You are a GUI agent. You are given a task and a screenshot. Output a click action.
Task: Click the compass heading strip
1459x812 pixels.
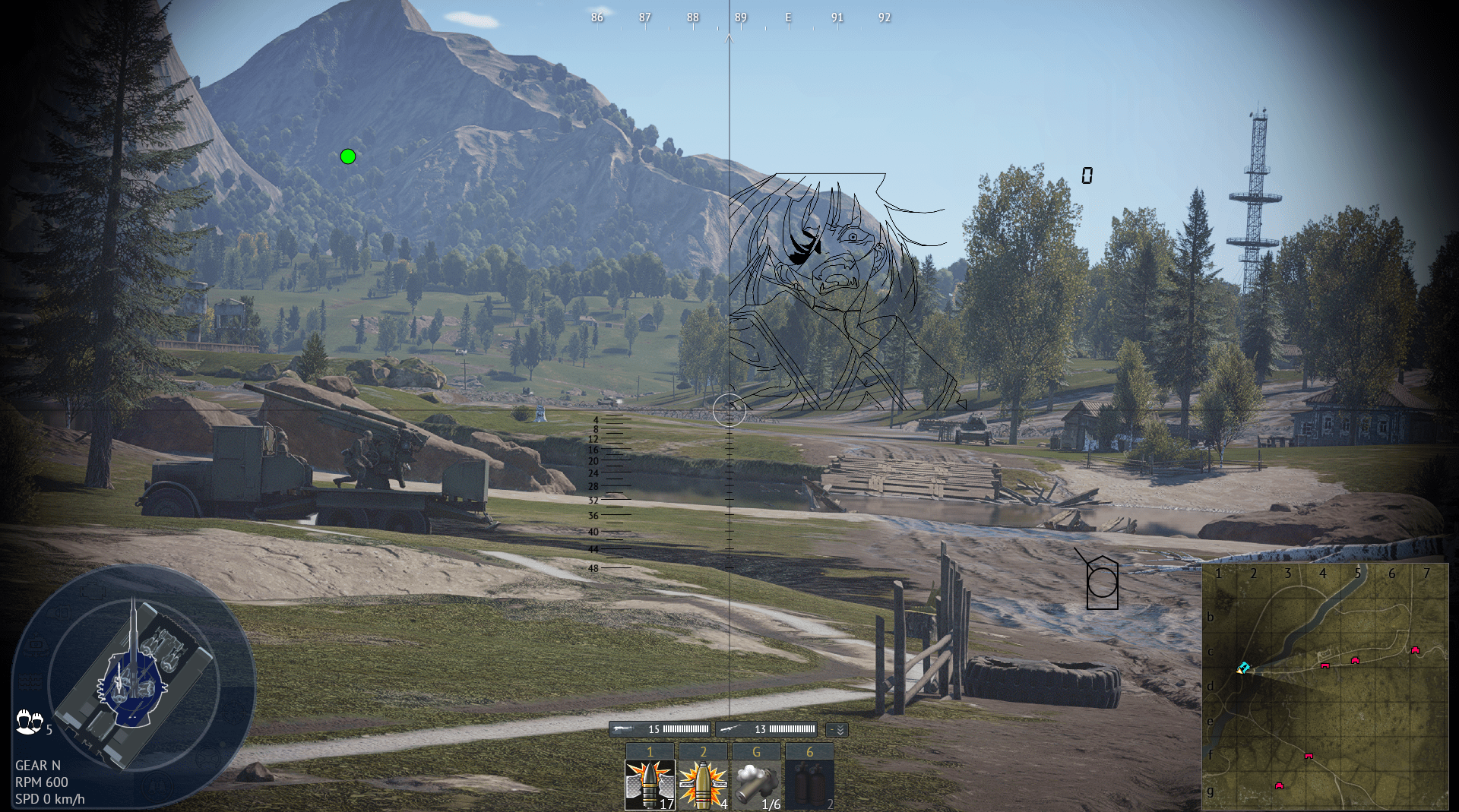tap(741, 18)
